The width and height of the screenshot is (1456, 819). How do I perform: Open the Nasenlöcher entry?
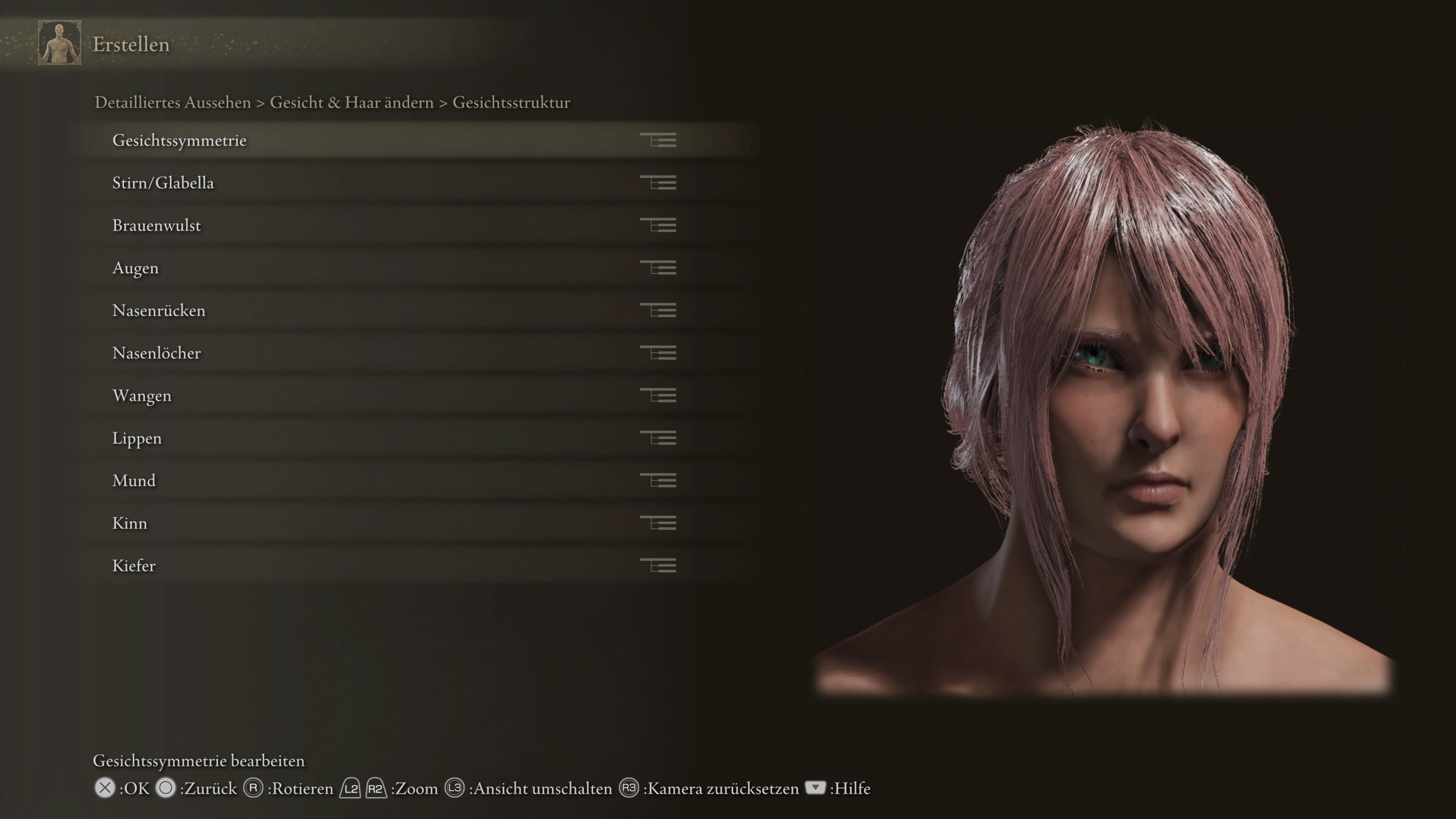coord(157,353)
